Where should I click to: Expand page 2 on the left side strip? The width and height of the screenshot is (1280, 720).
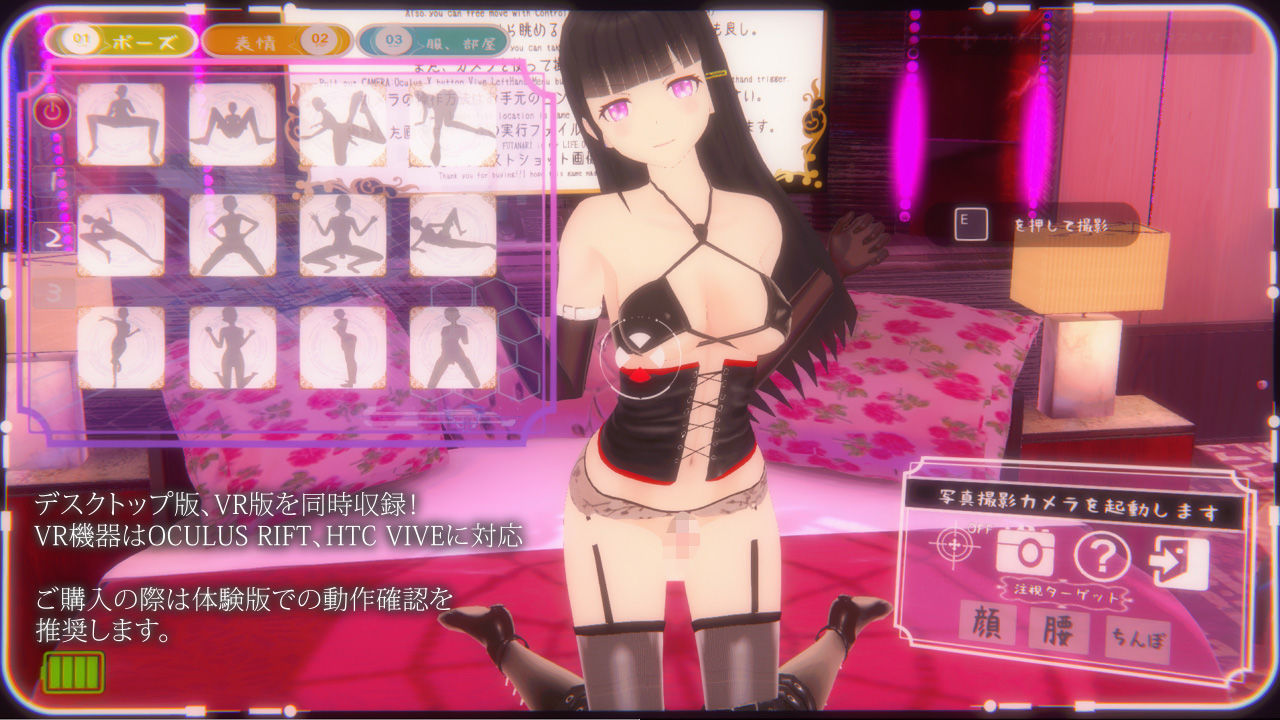(53, 236)
